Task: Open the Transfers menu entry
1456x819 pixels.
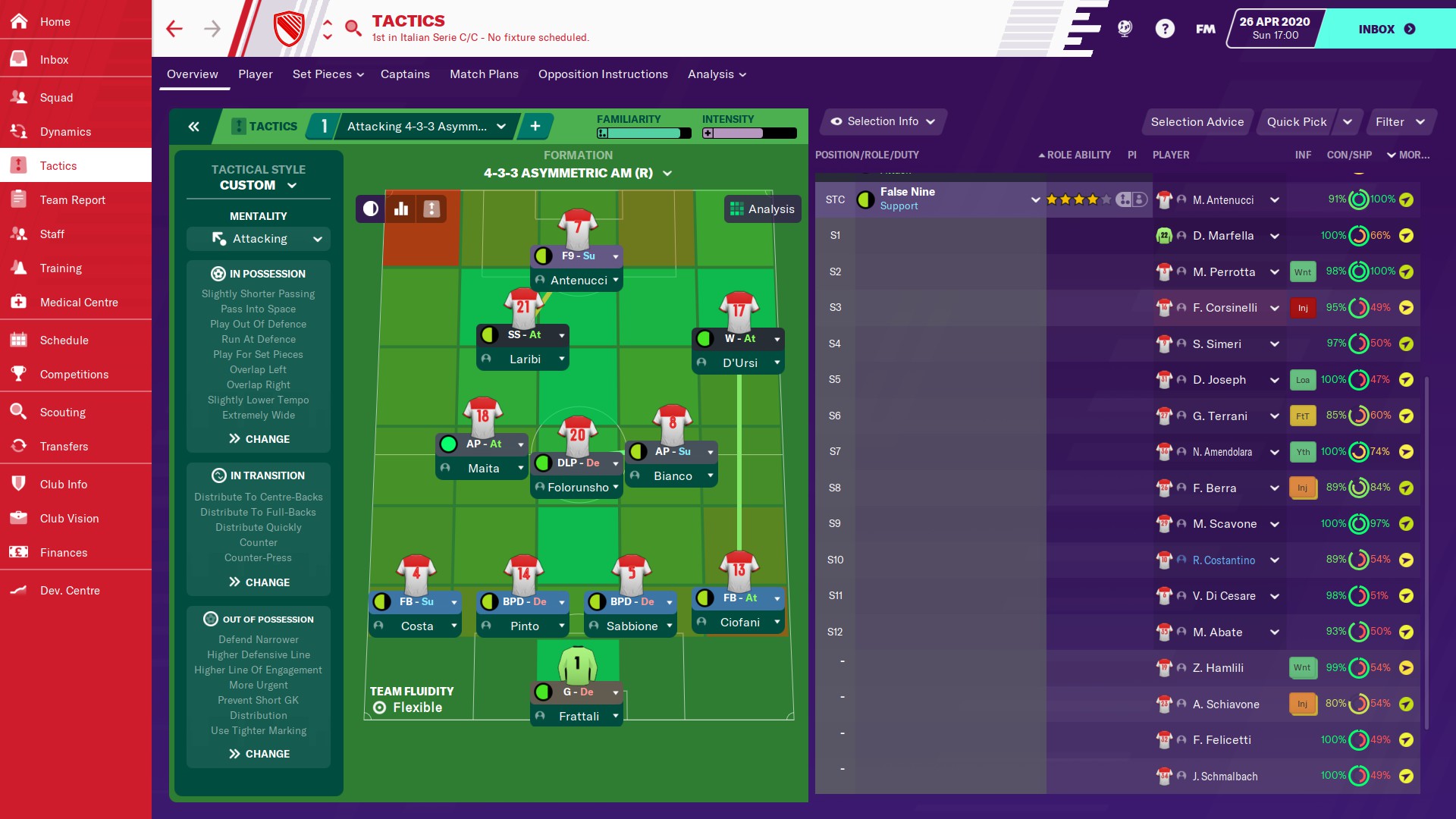Action: 64,447
